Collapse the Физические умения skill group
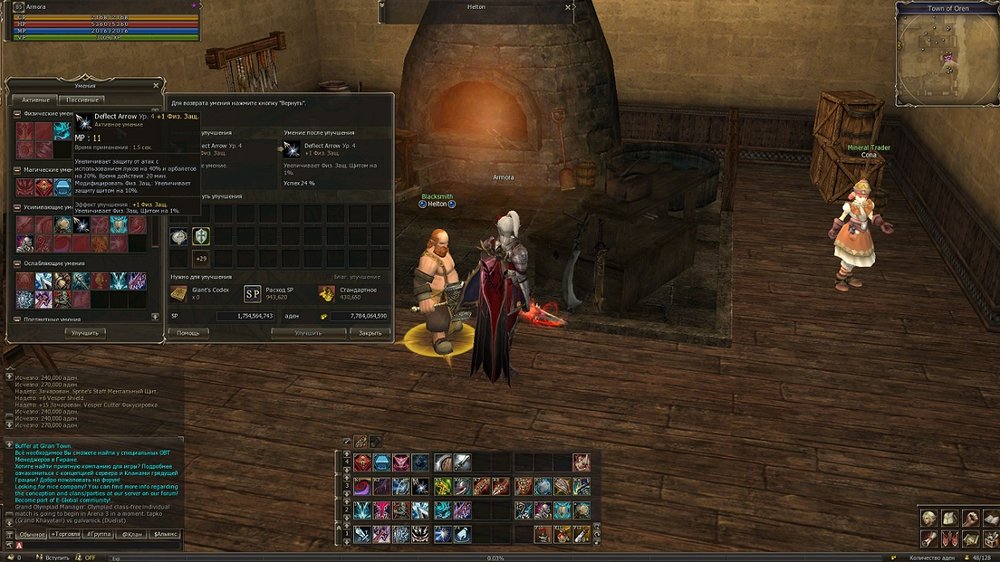 click(x=18, y=114)
